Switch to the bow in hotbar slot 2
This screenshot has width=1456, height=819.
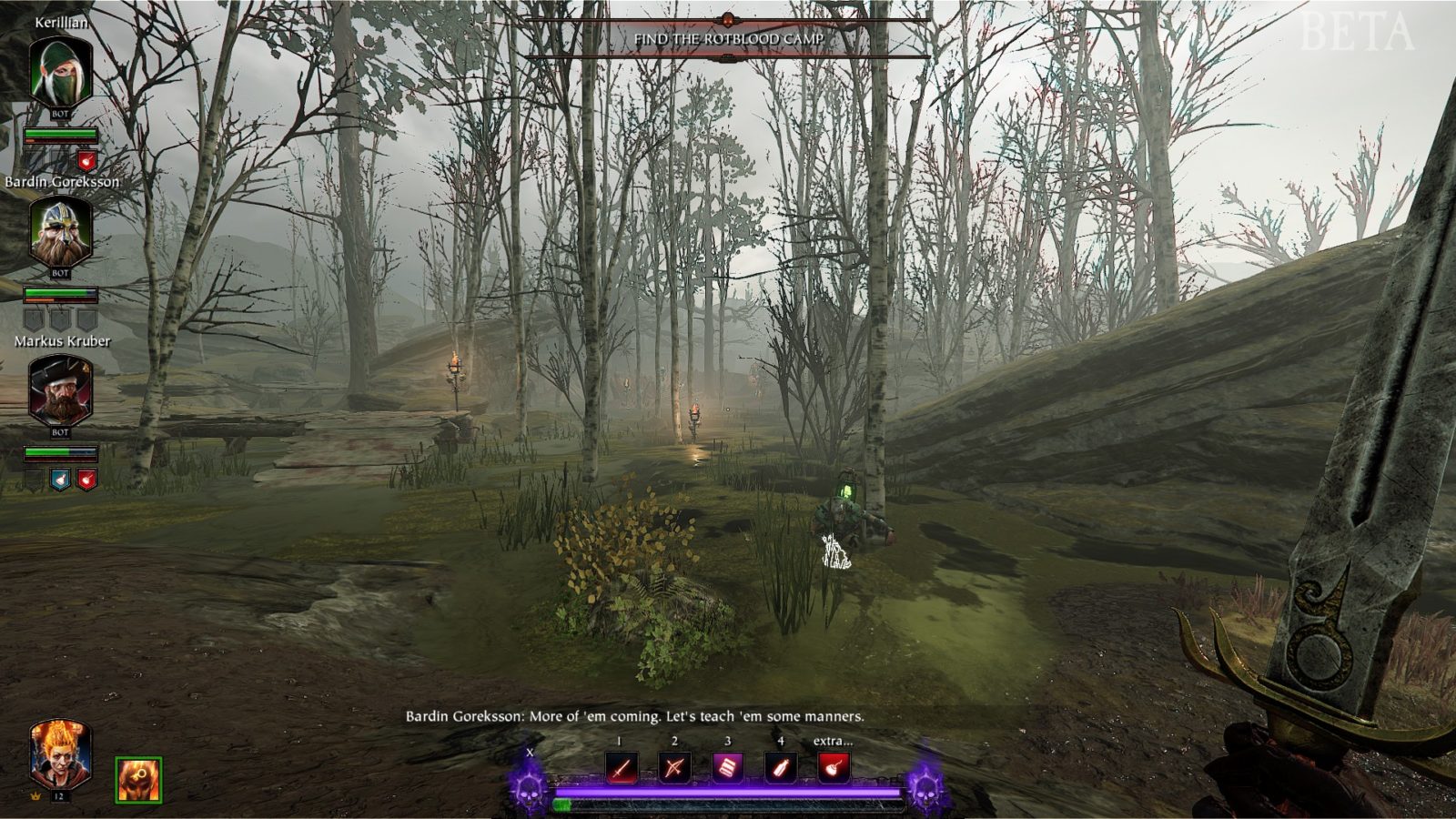[x=674, y=768]
